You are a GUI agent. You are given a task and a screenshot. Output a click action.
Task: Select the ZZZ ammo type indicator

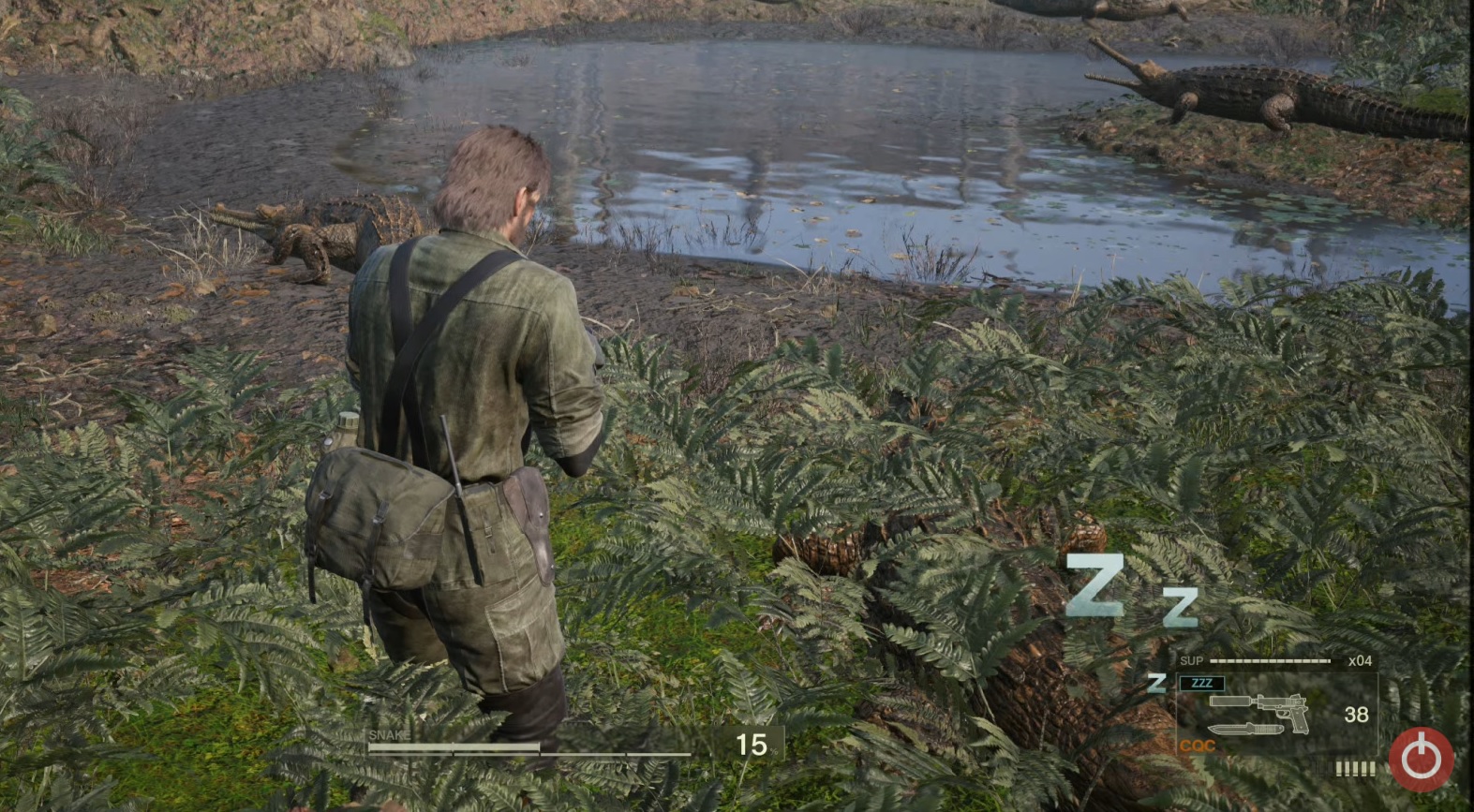1202,684
